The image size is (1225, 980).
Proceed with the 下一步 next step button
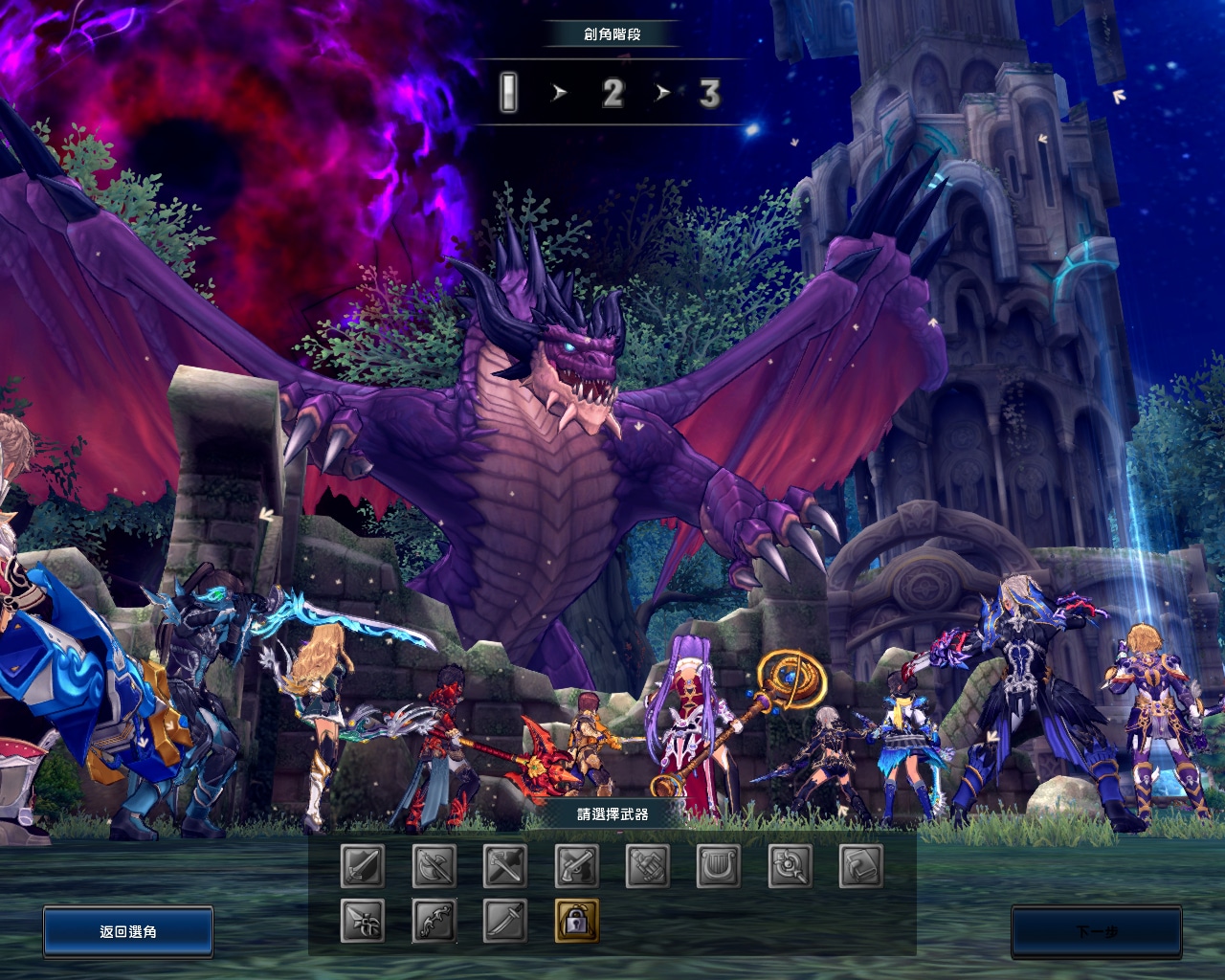[1096, 931]
